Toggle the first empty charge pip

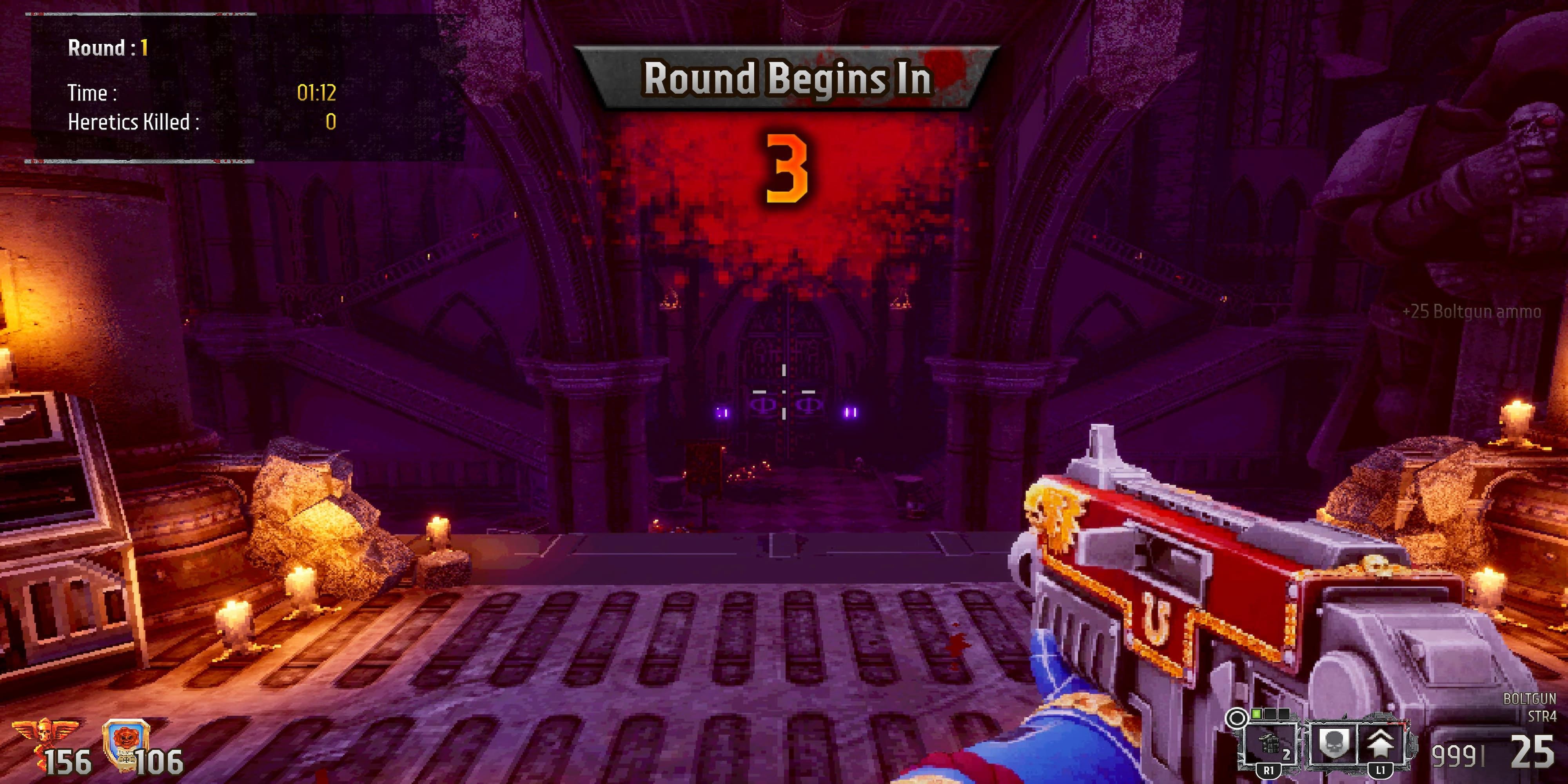click(x=1270, y=715)
